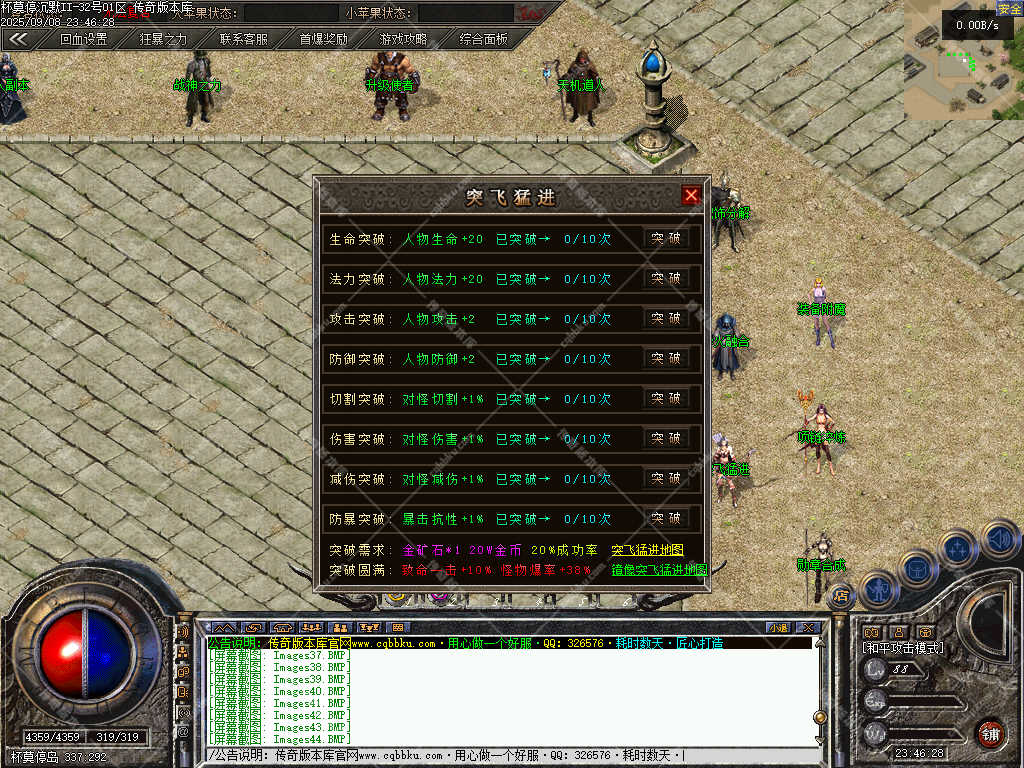Viewport: 1024px width, 768px height.
Task: Click 突破 for 法力突破 row
Action: coord(665,279)
